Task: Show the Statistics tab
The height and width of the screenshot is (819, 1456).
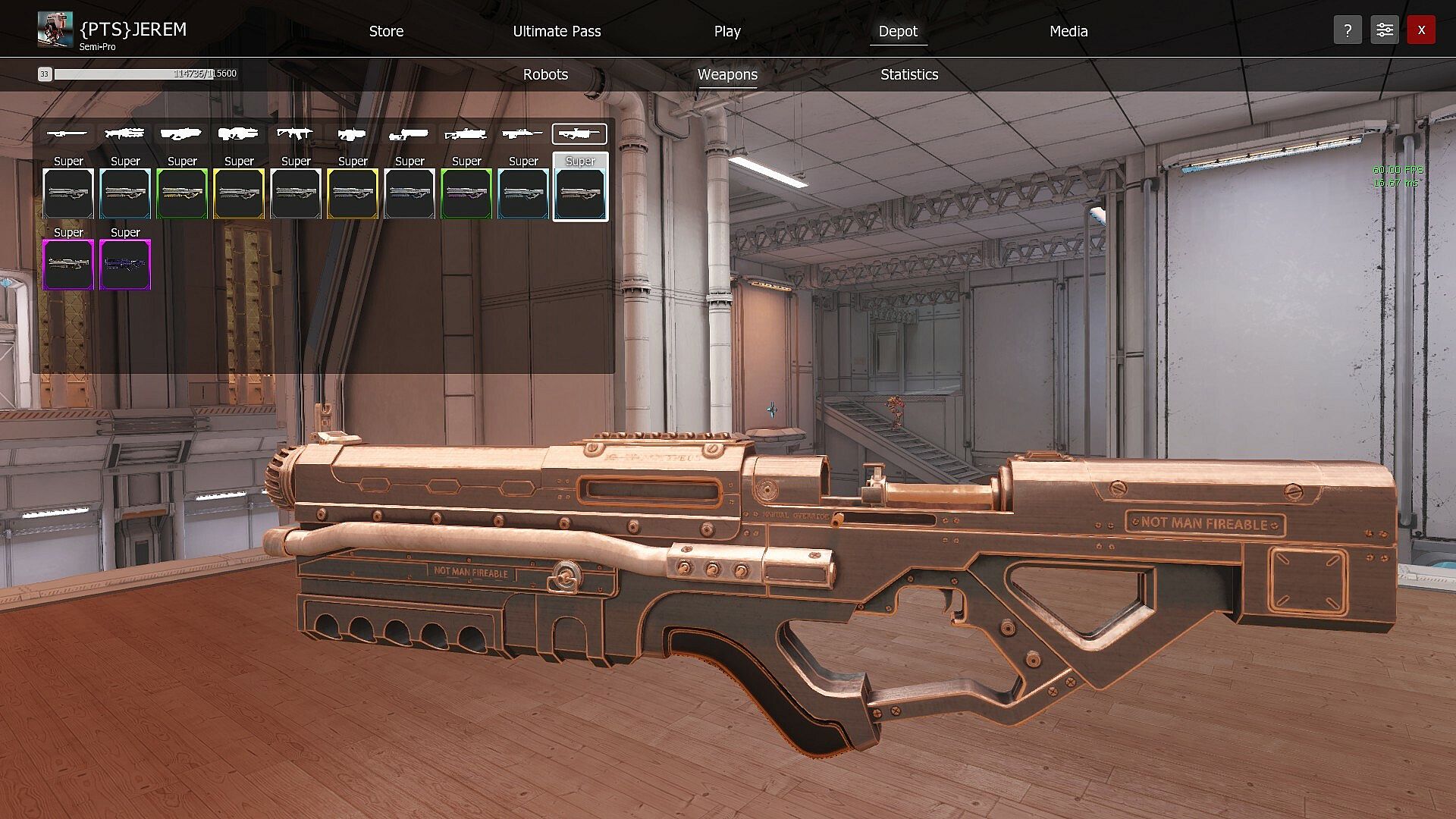Action: point(909,74)
